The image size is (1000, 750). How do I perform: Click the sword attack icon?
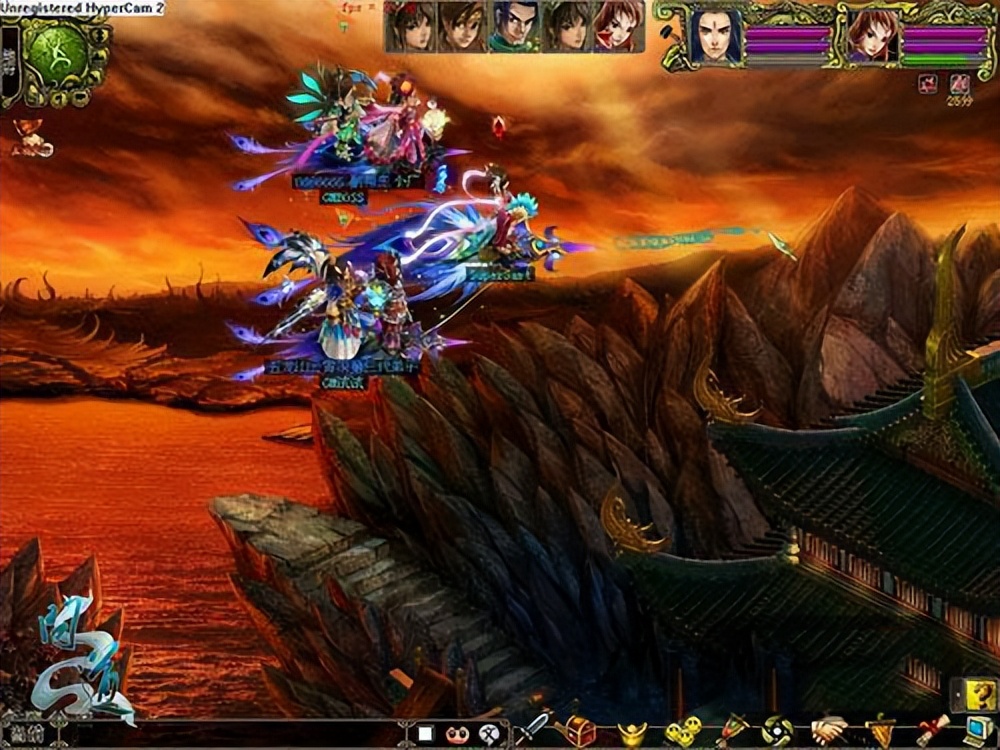point(534,727)
